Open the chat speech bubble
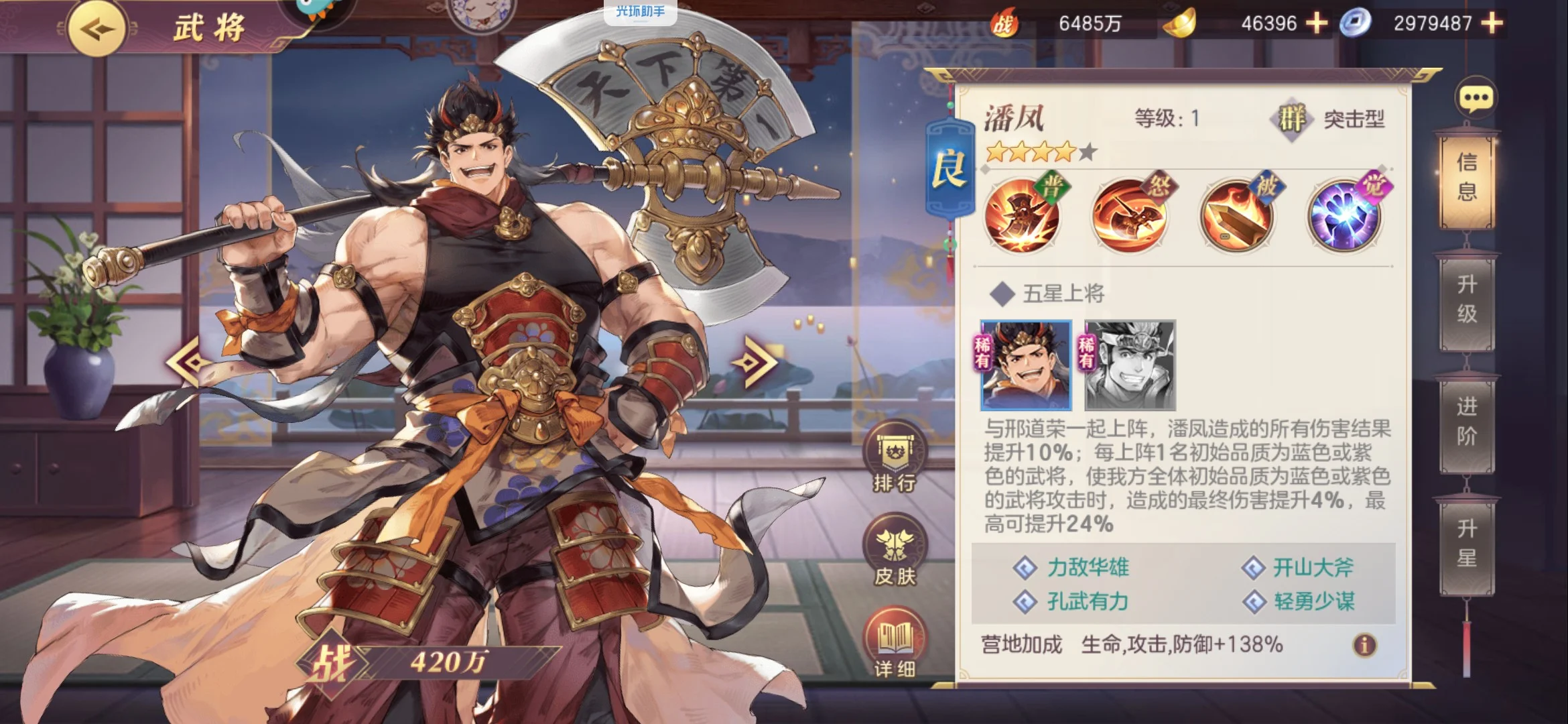The width and height of the screenshot is (1568, 724). (1476, 99)
